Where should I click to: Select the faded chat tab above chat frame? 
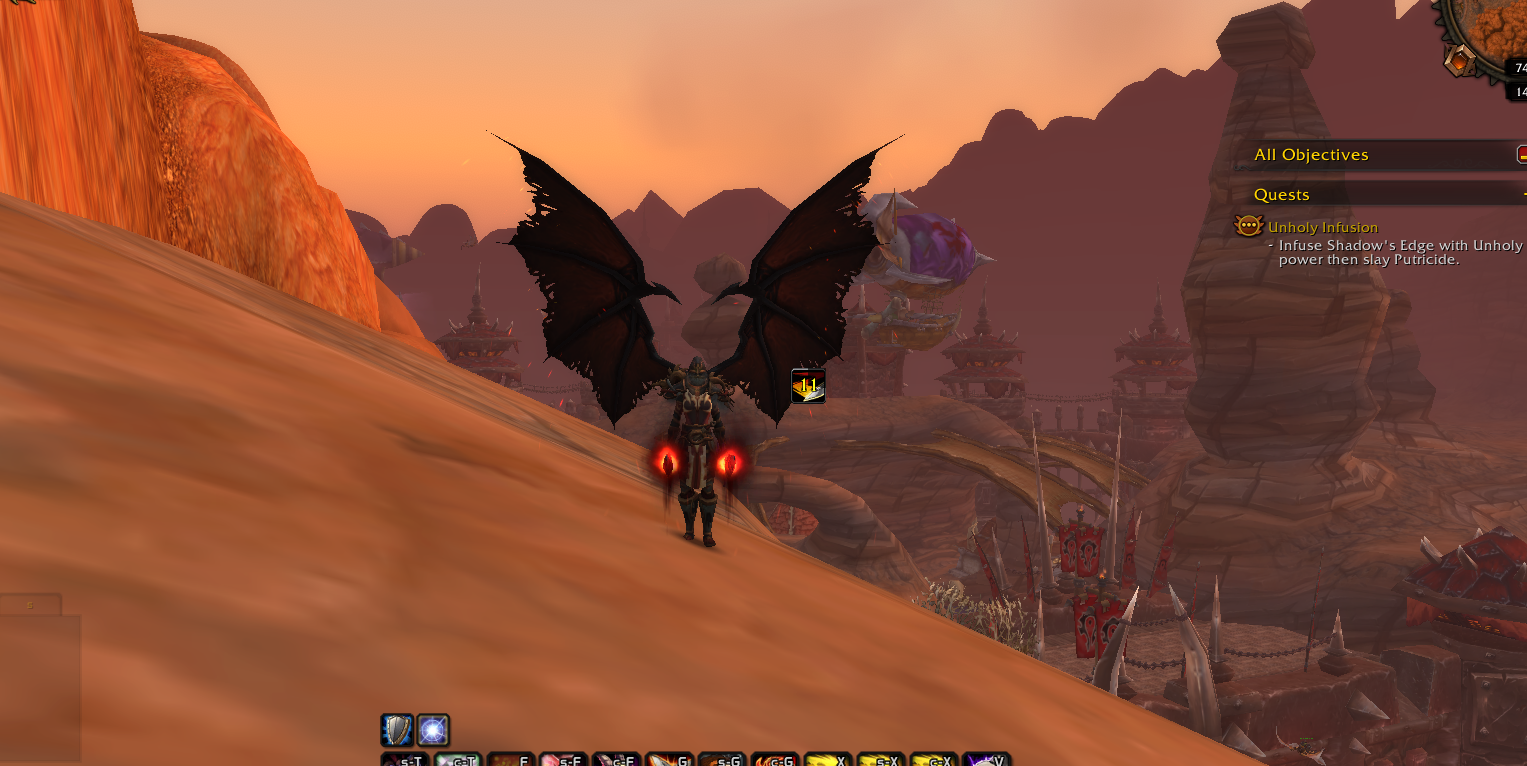(x=30, y=605)
